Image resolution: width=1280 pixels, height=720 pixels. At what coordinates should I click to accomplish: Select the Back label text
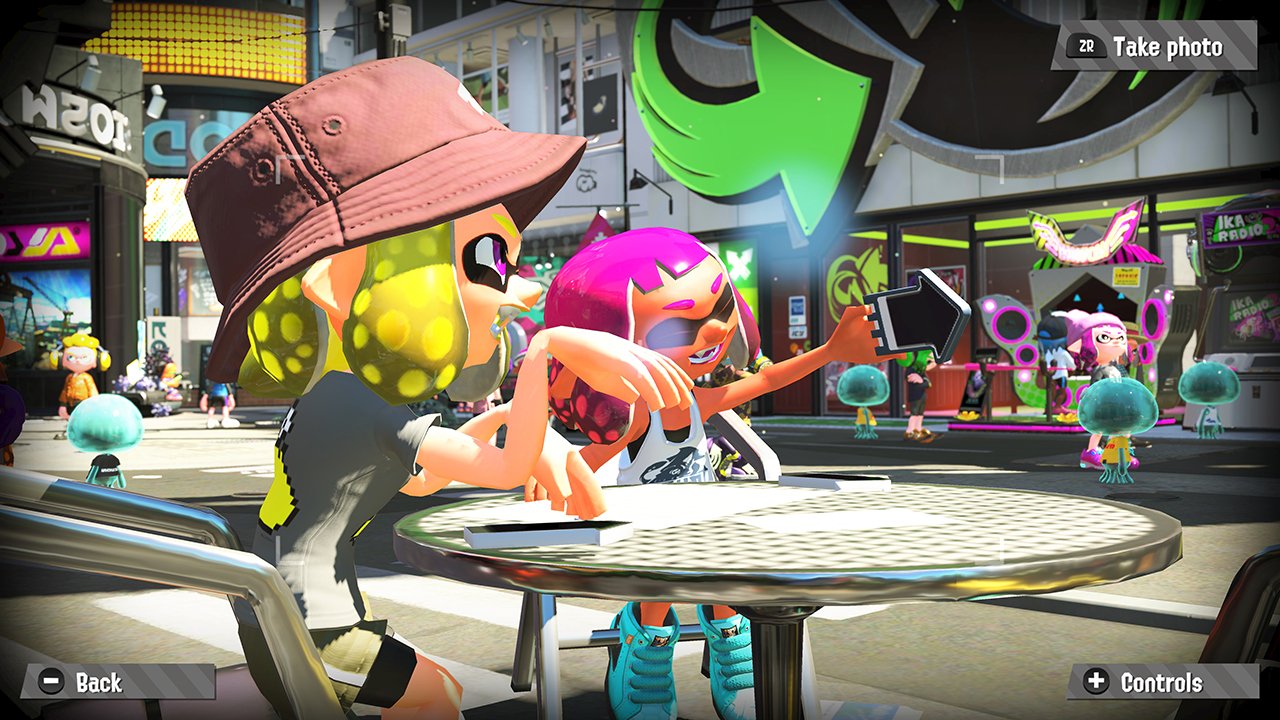click(x=98, y=684)
